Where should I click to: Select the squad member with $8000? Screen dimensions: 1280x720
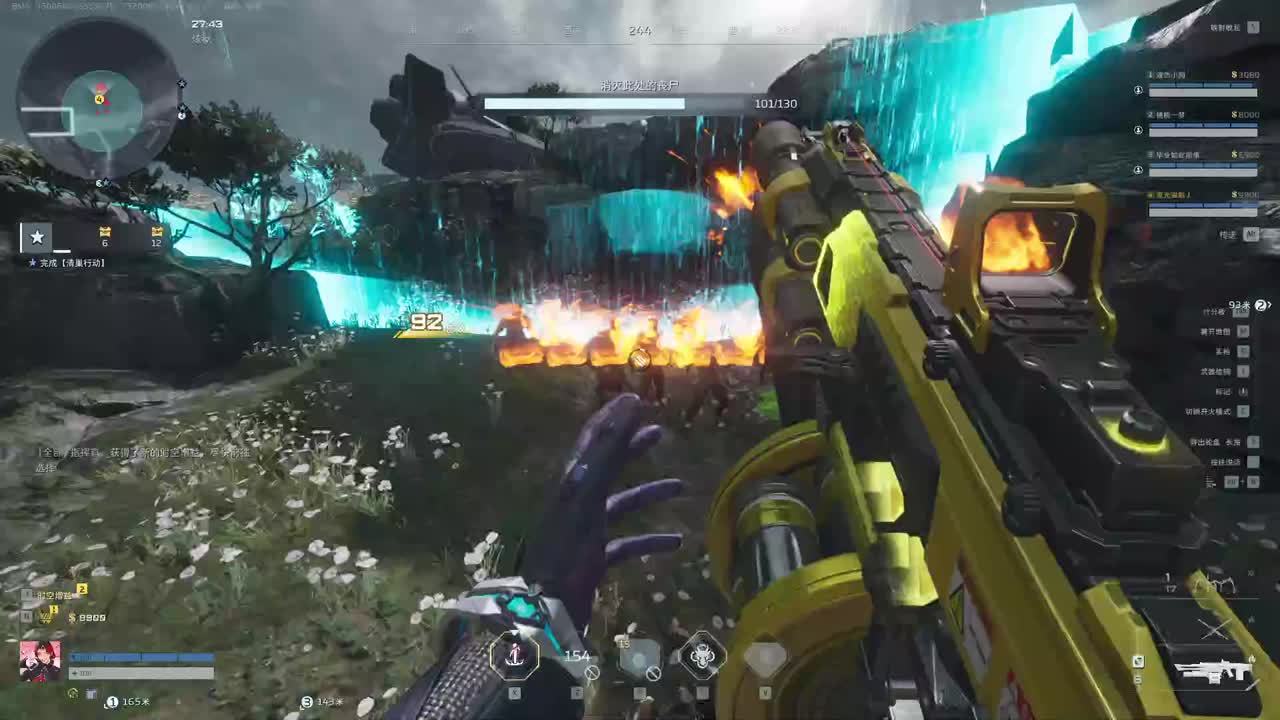(x=1202, y=122)
